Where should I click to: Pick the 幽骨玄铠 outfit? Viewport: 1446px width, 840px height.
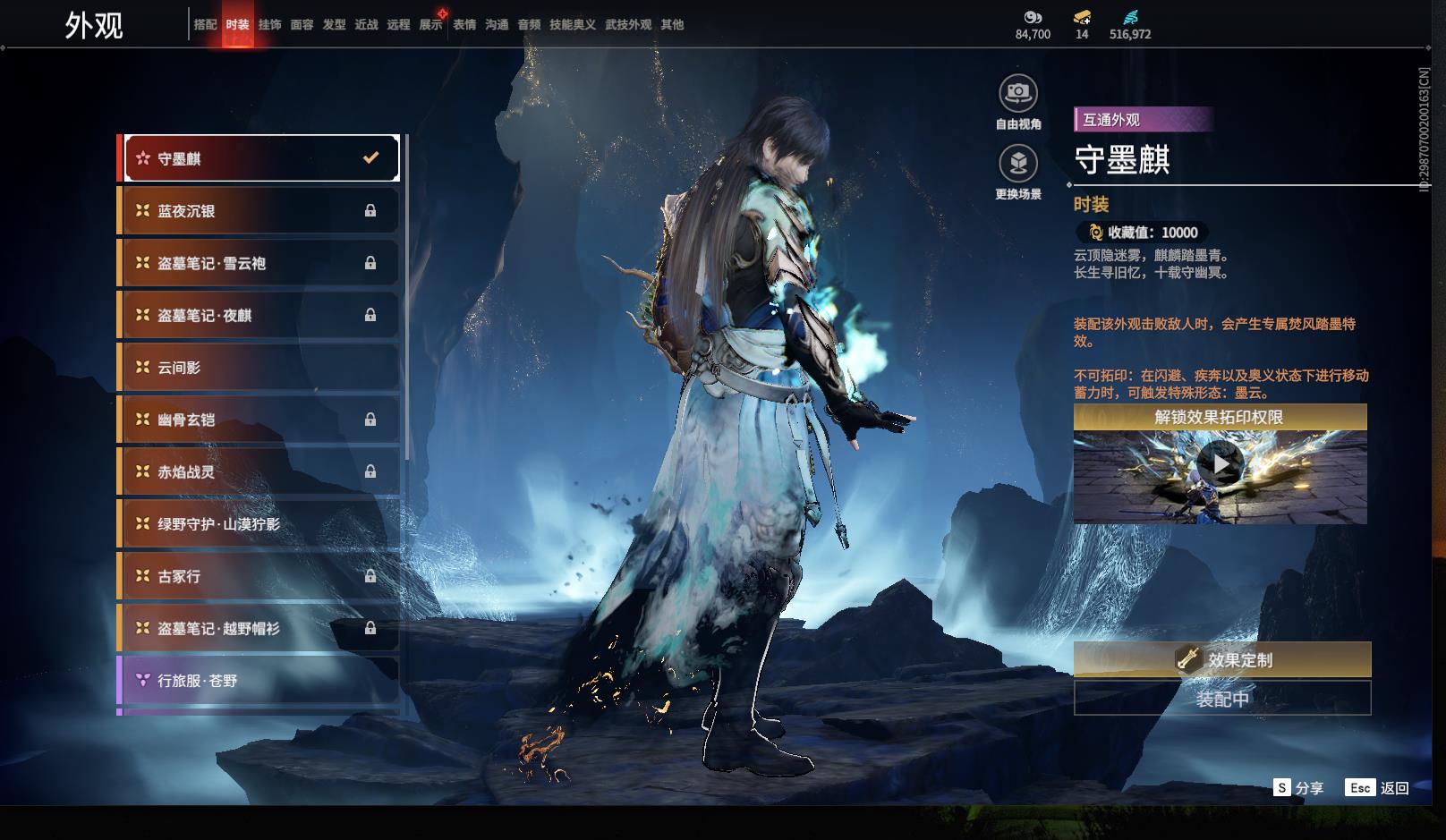259,420
